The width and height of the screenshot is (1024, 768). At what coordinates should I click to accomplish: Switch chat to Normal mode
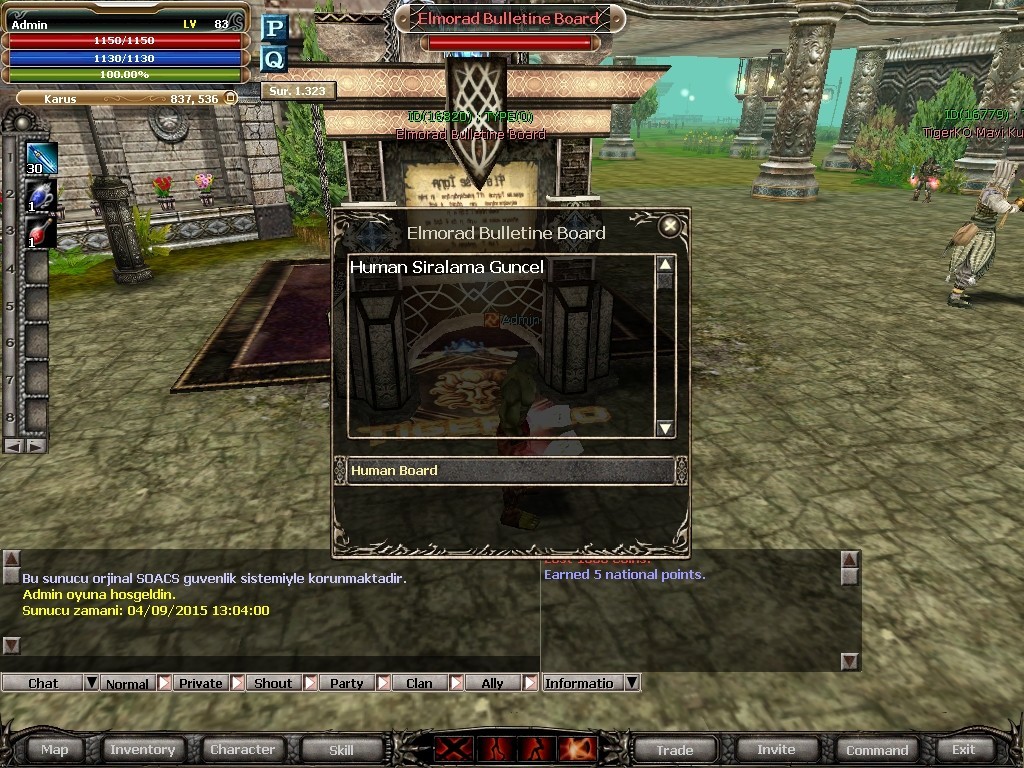[x=127, y=684]
